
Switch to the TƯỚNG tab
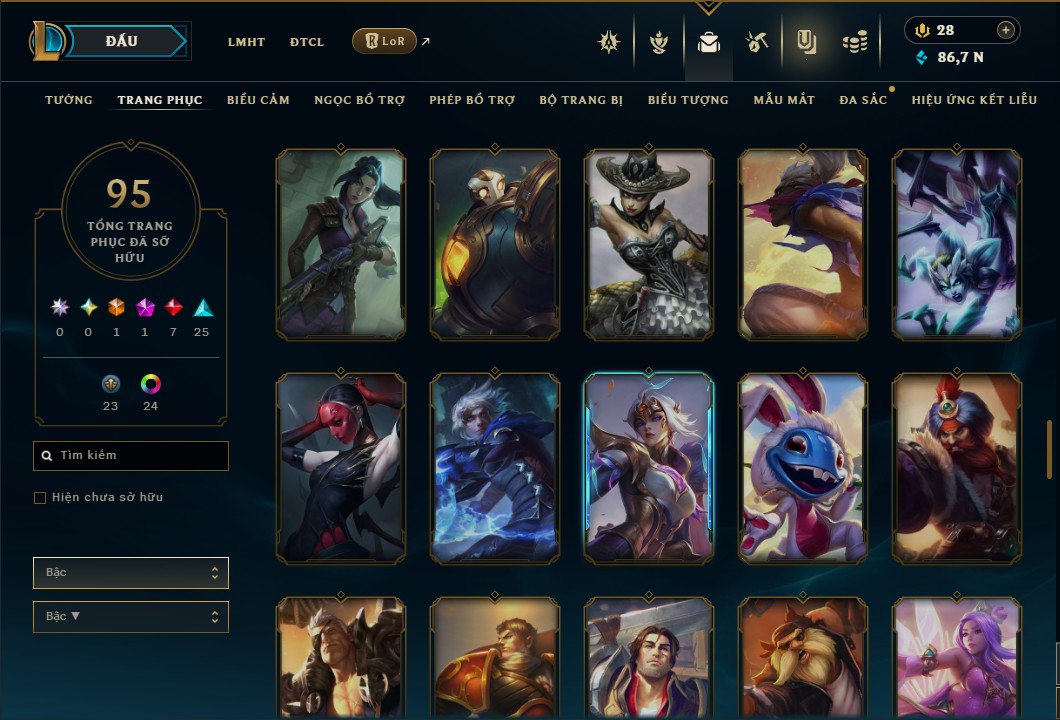tap(69, 100)
